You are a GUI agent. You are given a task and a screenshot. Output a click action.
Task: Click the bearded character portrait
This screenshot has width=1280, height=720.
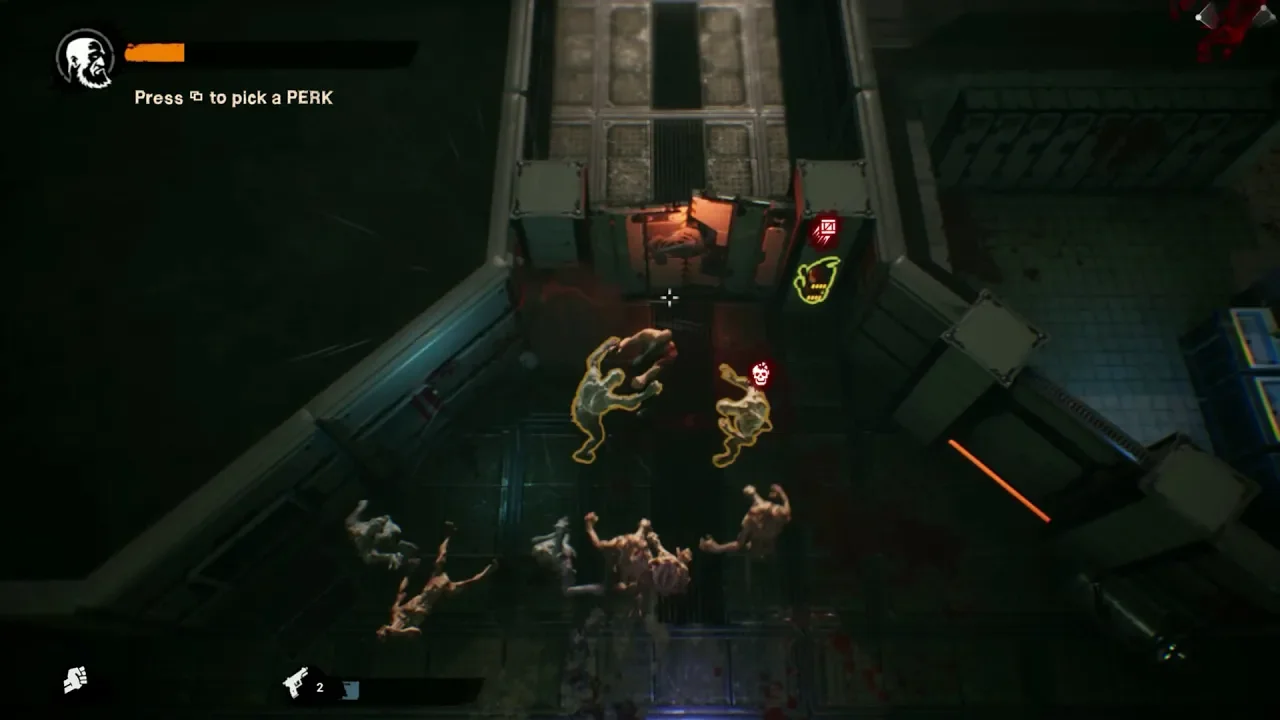point(85,57)
